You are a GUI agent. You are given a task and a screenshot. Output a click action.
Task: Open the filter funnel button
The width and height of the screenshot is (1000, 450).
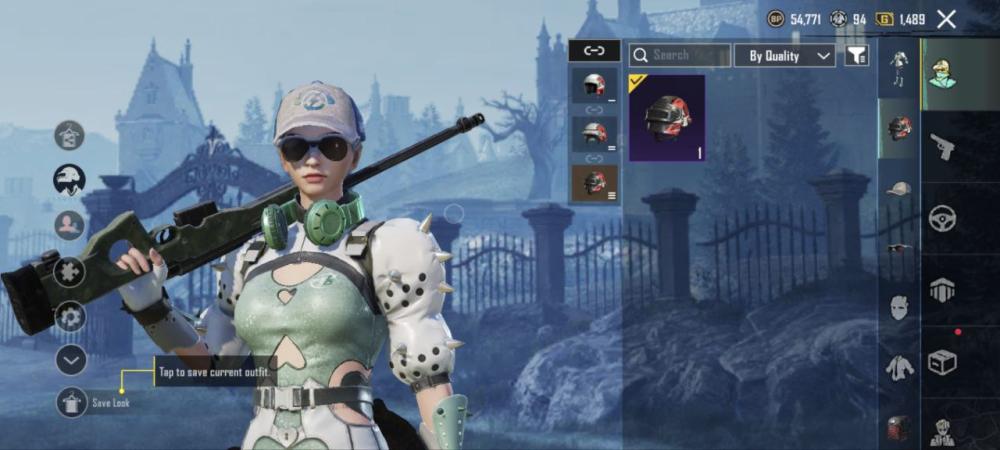point(856,55)
